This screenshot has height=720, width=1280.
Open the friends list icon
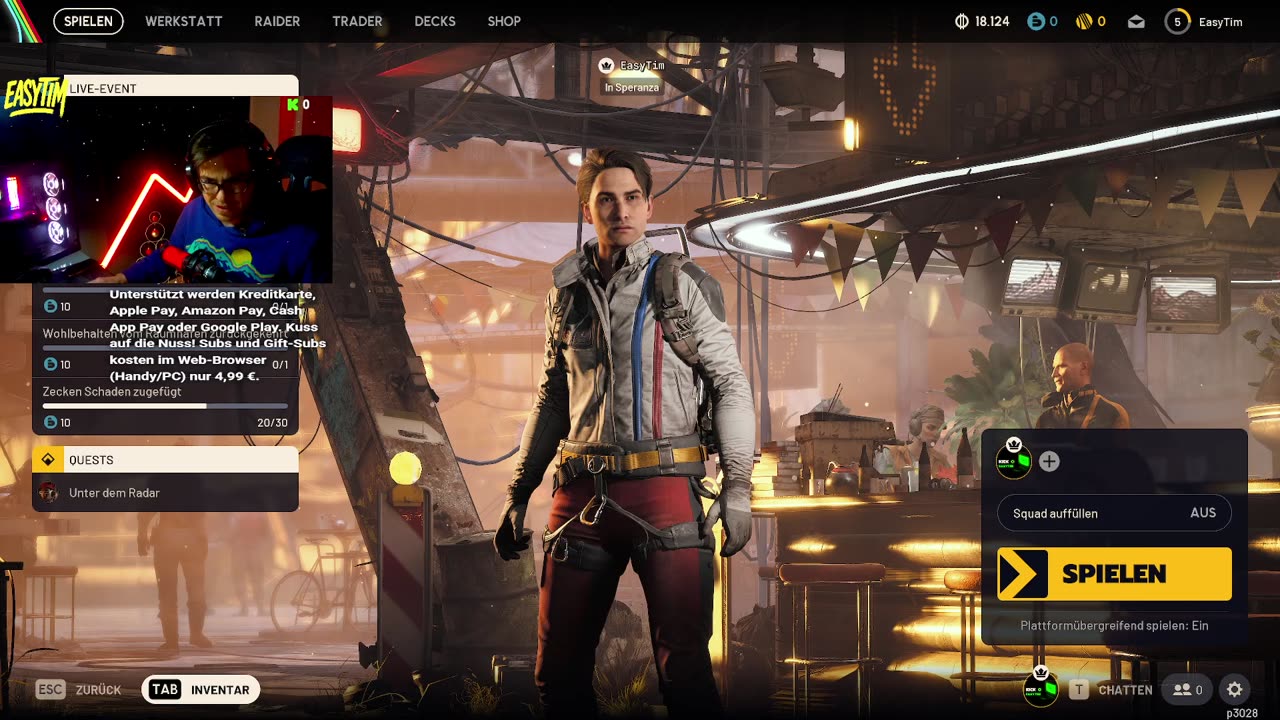coord(1188,689)
